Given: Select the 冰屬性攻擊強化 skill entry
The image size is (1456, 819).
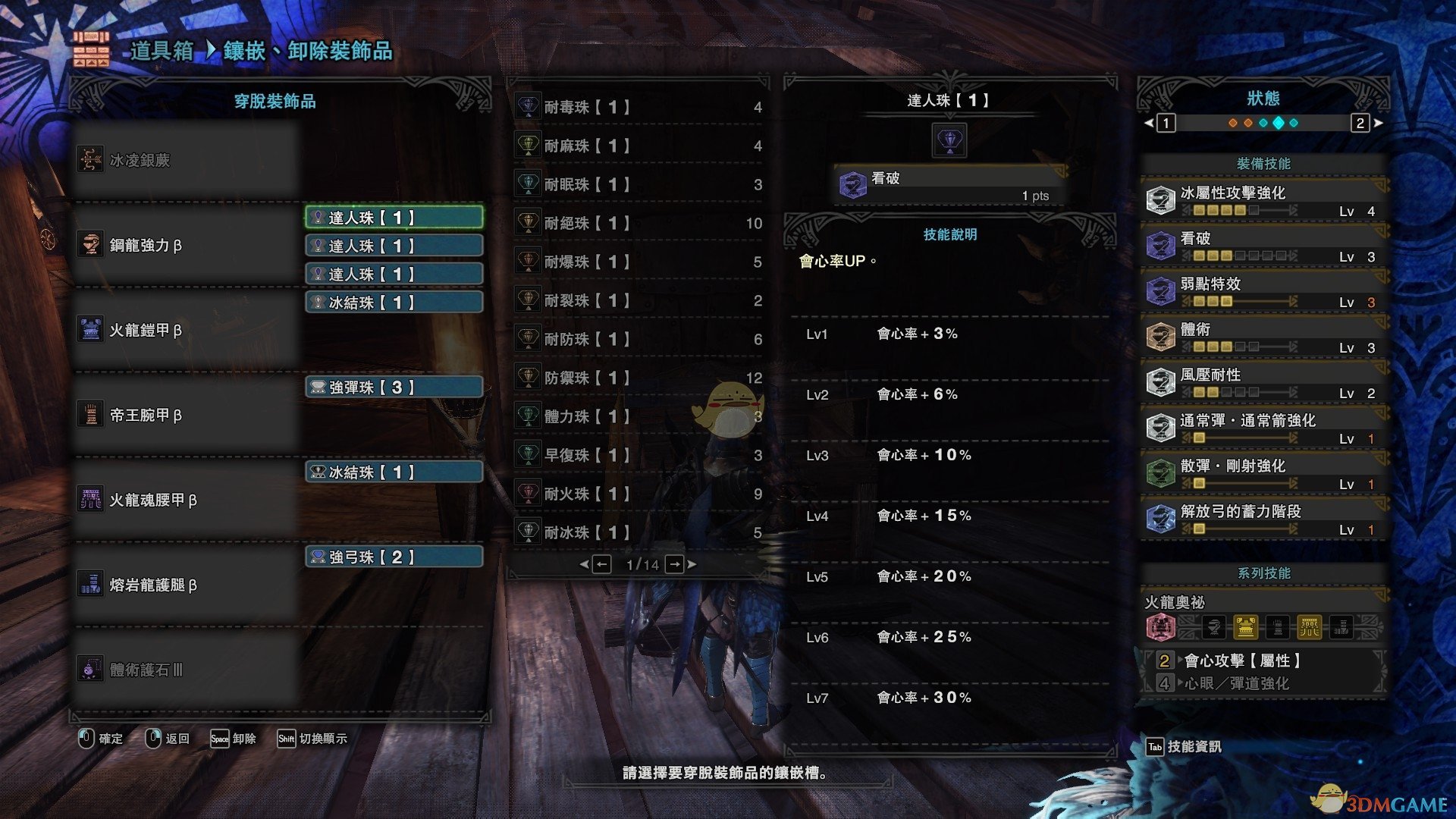Looking at the screenshot, I should [1263, 200].
